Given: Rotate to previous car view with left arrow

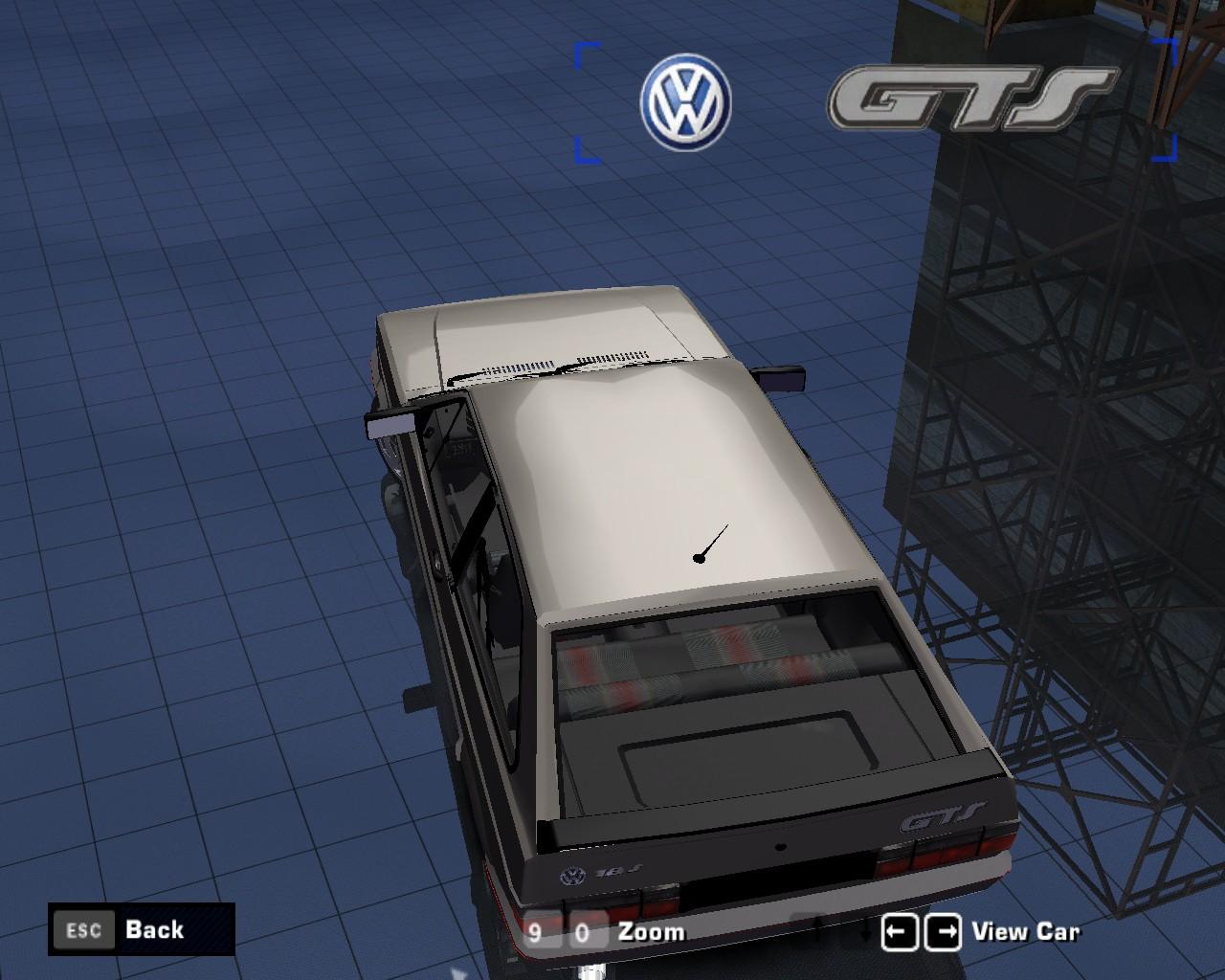Looking at the screenshot, I should 900,932.
